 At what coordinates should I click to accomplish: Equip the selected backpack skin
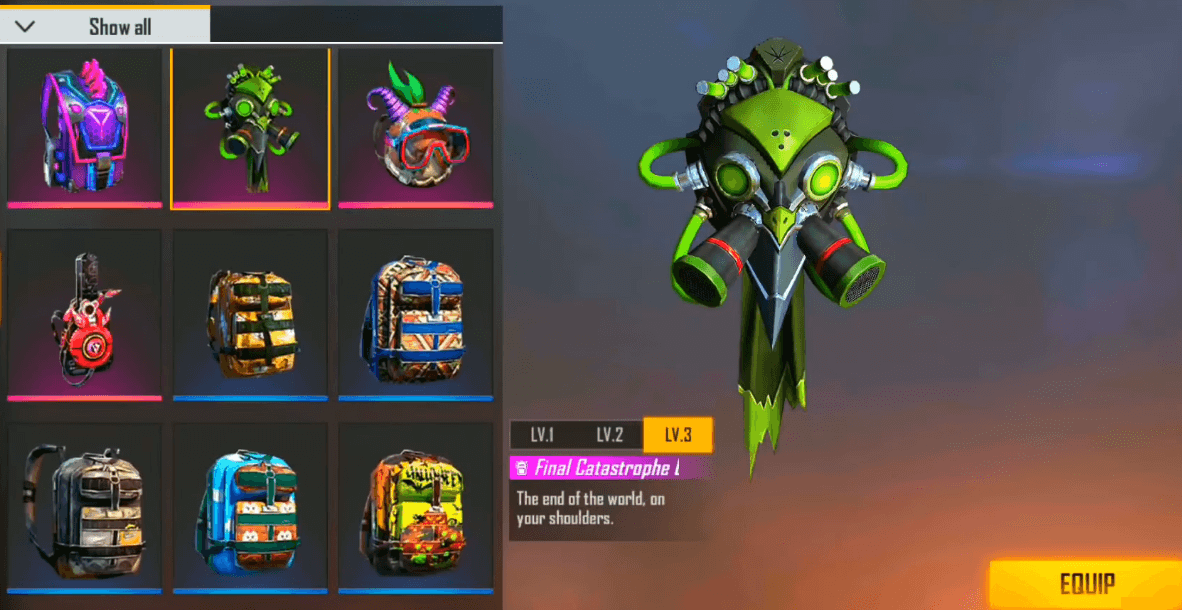click(1086, 584)
